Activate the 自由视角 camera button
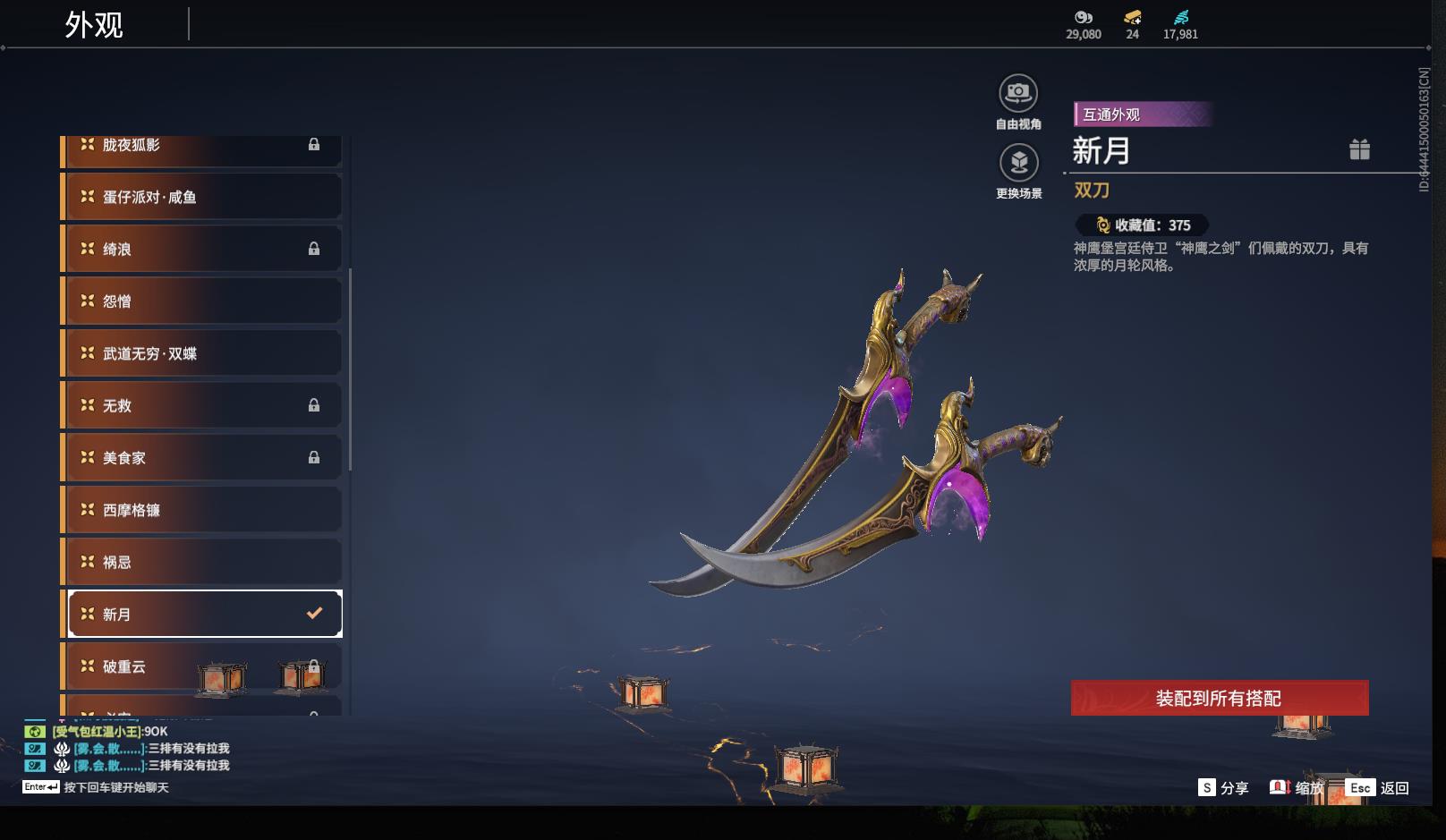This screenshot has width=1446, height=840. click(x=1018, y=94)
